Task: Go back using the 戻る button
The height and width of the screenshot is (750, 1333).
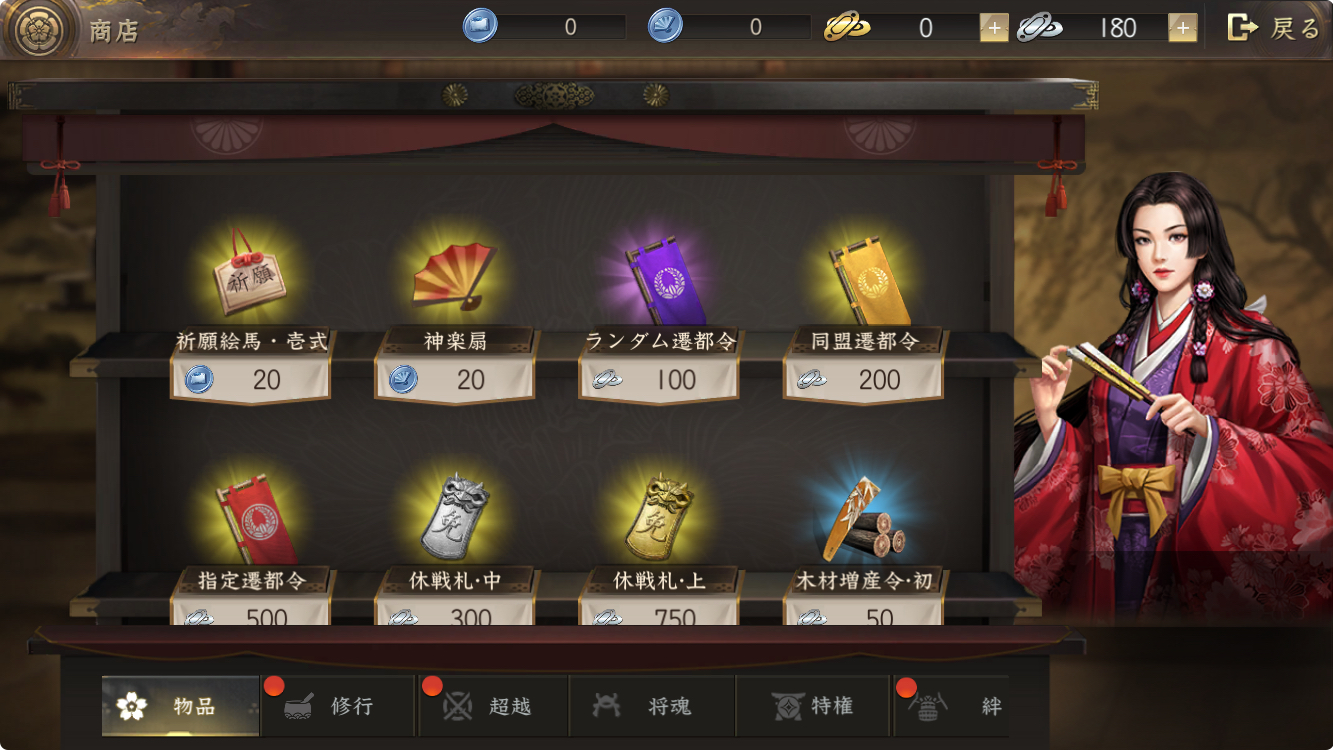Action: tap(1274, 28)
